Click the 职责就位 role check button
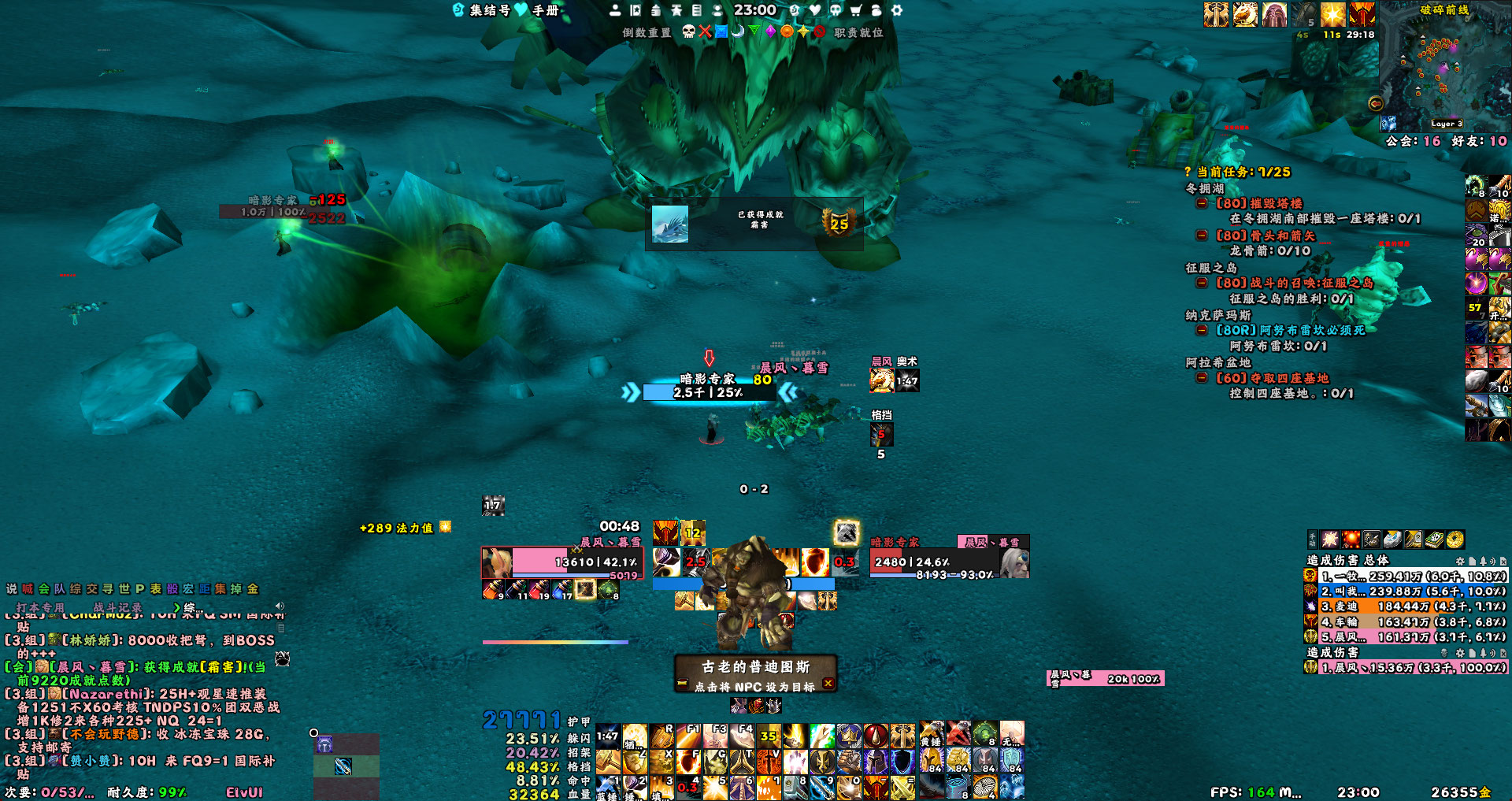This screenshot has width=1512, height=801. (858, 32)
